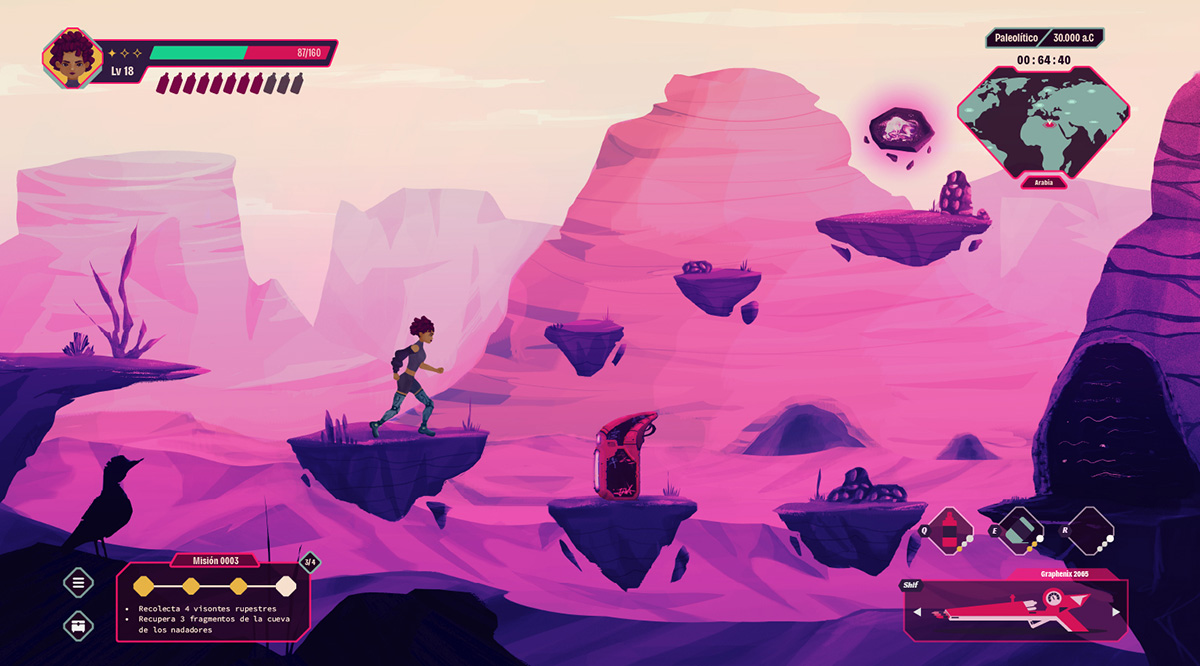Click the player portrait avatar

coord(72,59)
